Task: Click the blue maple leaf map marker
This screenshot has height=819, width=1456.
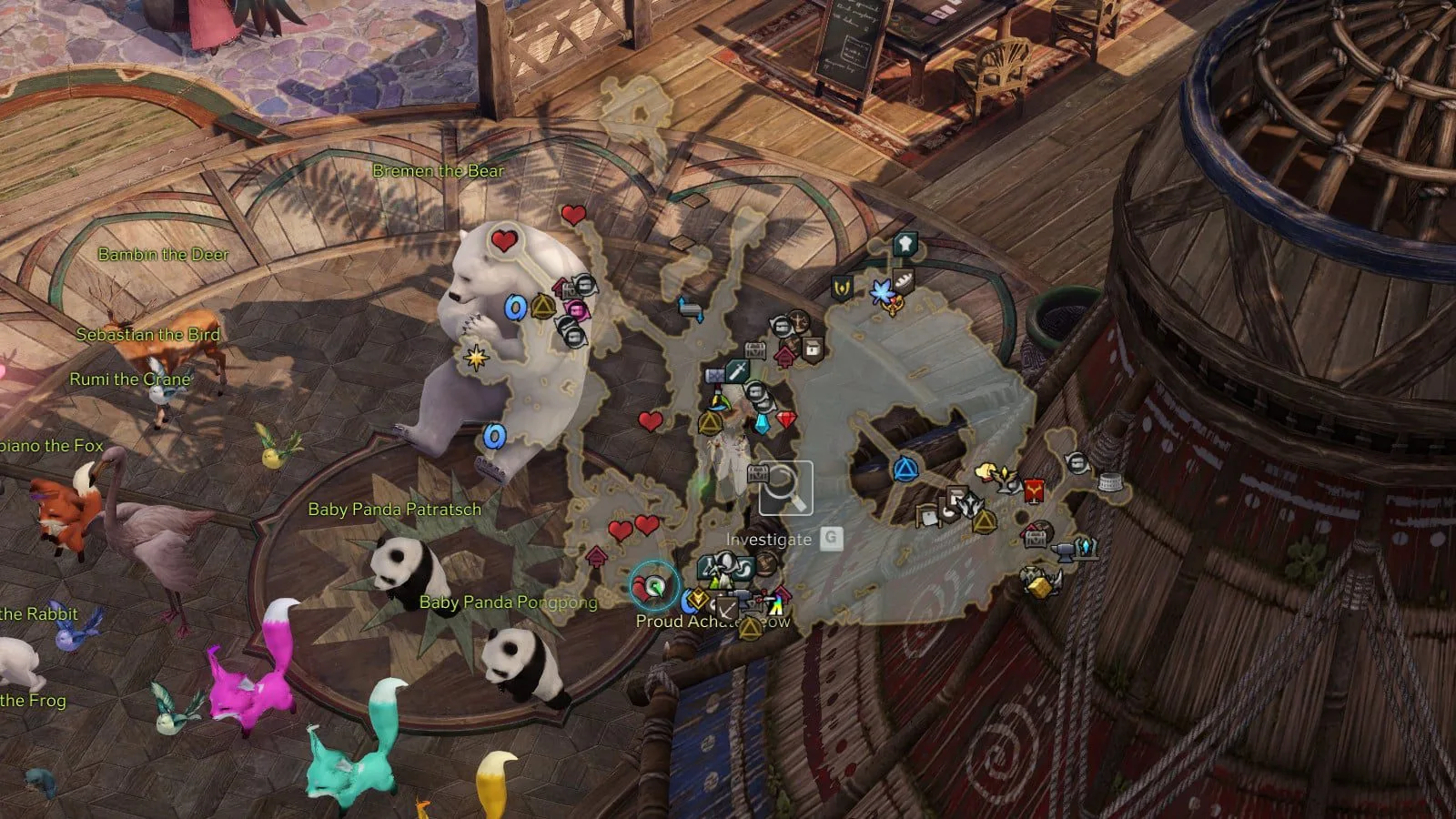Action: click(881, 292)
